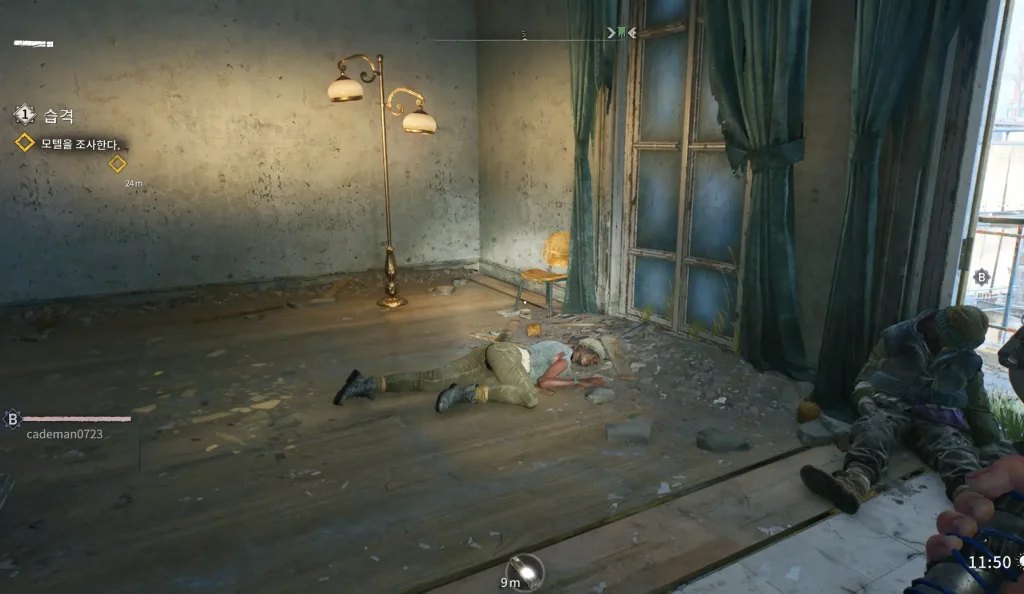1024x594 pixels.
Task: Select the 습격 quest title in the tracker
Action: pyautogui.click(x=58, y=116)
